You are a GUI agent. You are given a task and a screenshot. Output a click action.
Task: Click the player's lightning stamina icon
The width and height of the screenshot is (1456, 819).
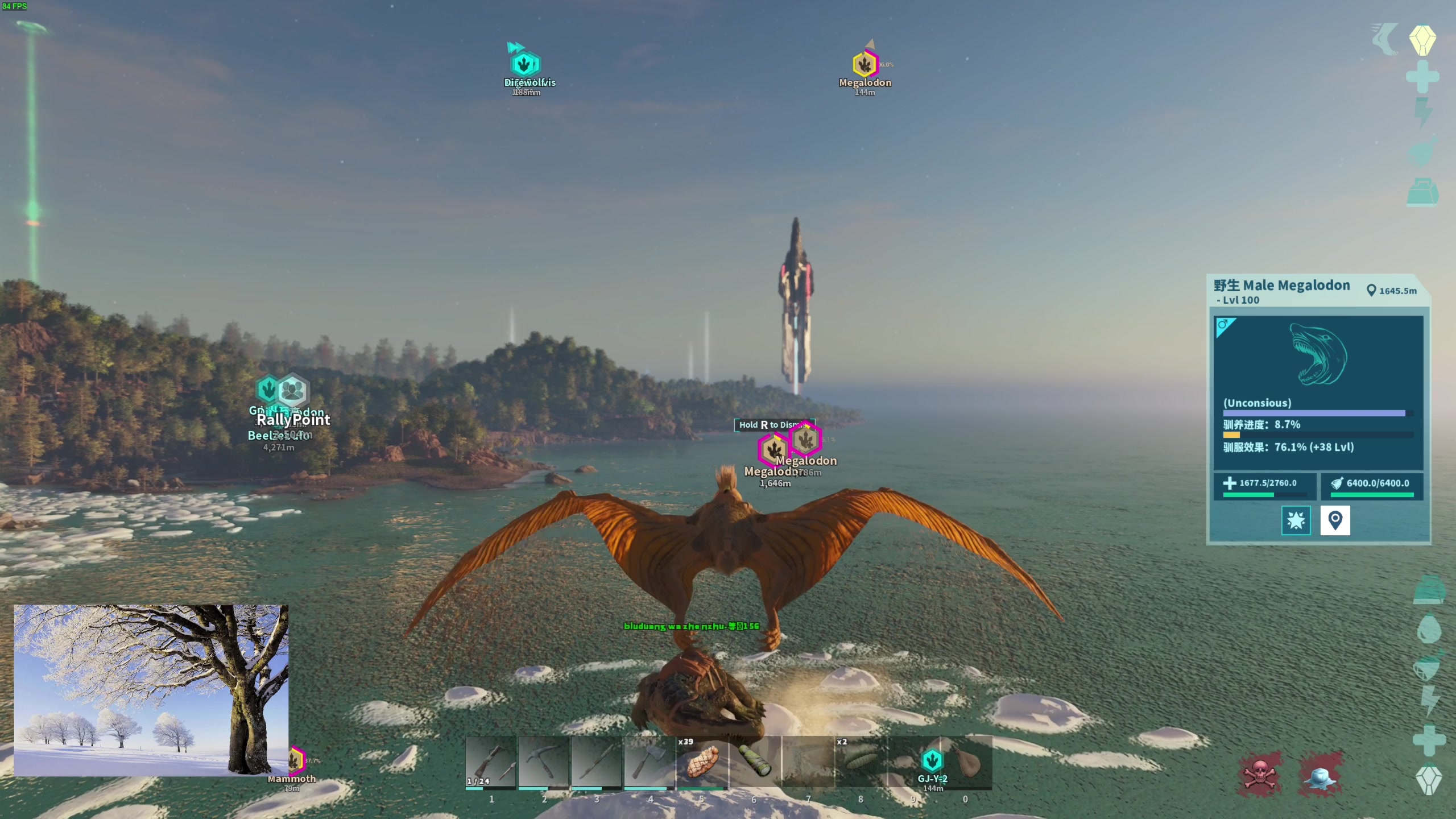[1428, 701]
